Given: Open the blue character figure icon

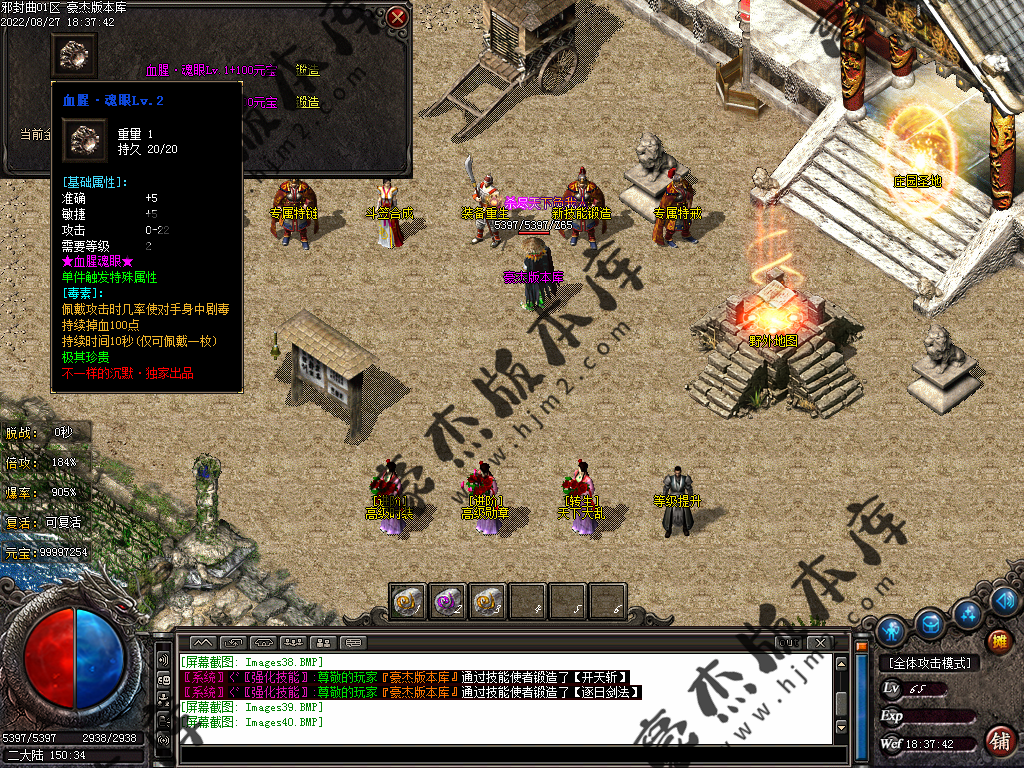Looking at the screenshot, I should 891,630.
